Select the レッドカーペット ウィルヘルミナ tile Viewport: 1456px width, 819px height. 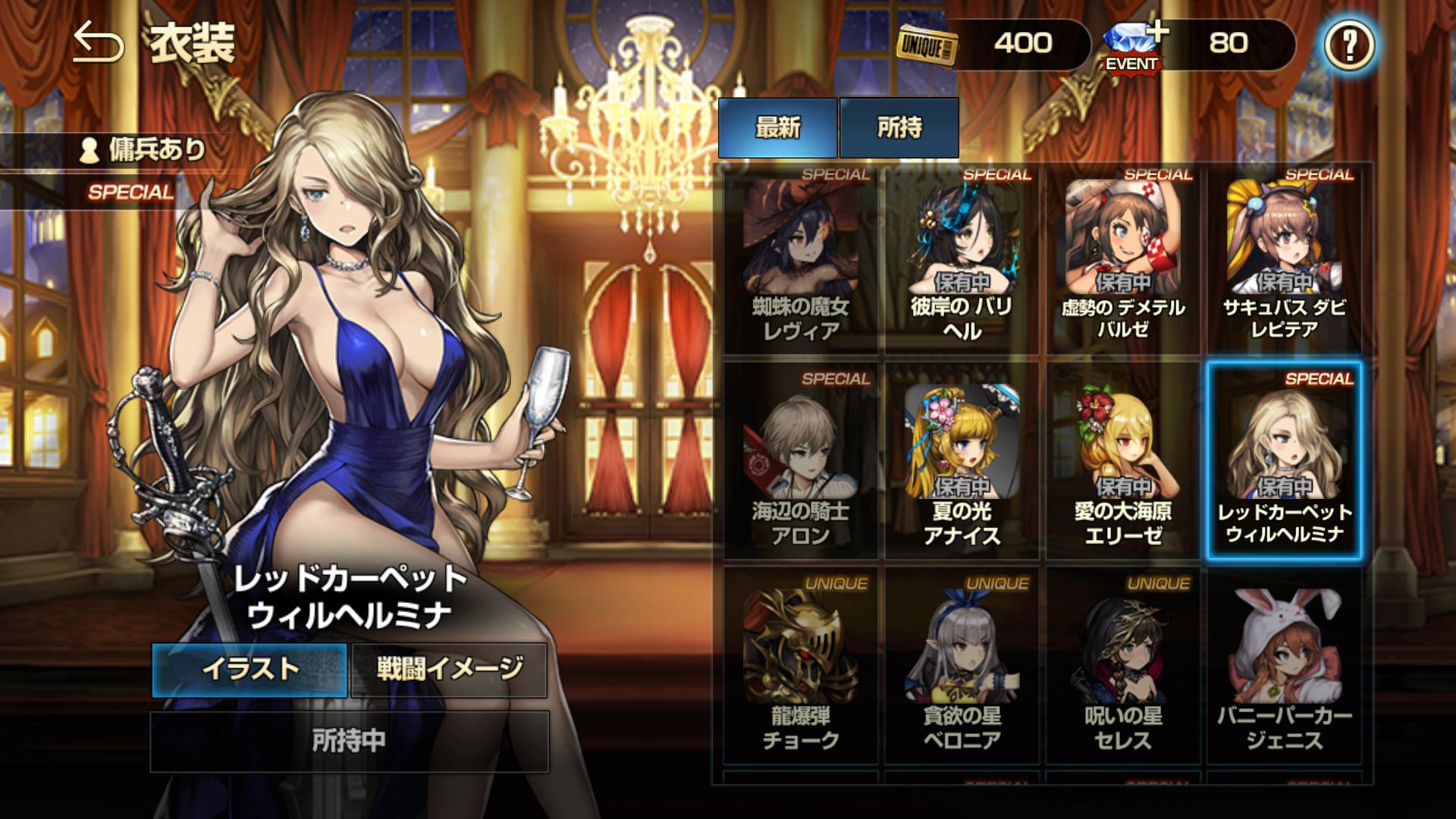(1285, 462)
